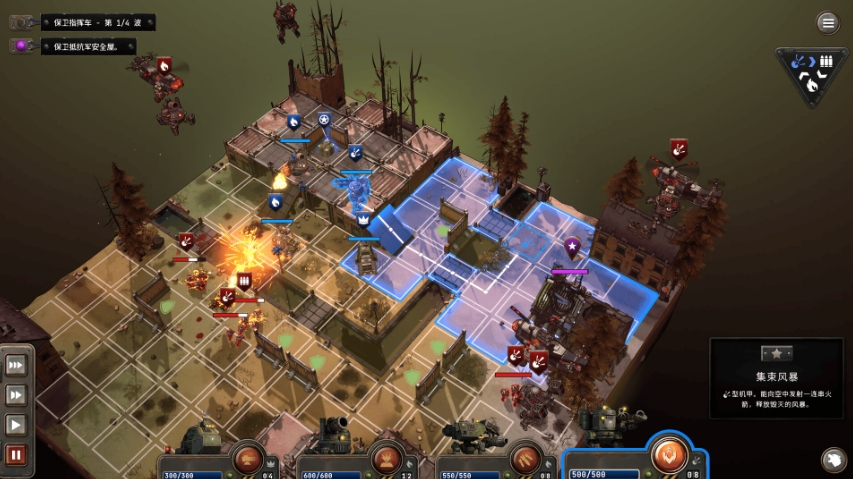
Task: Click the round button in the bottom-right corner
Action: coord(833,459)
